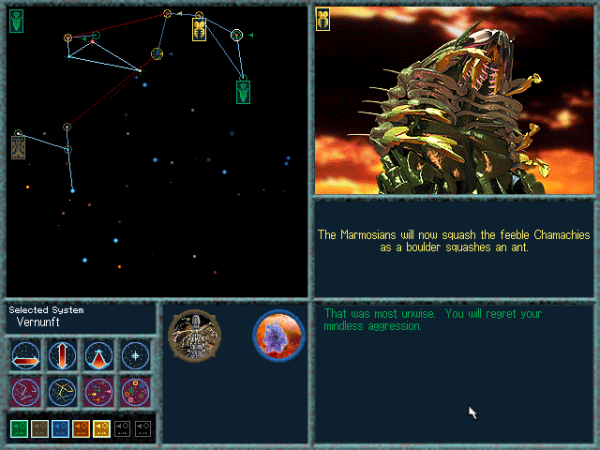
Task: Toggle the yellow star lanes display button
Action: click(x=63, y=391)
